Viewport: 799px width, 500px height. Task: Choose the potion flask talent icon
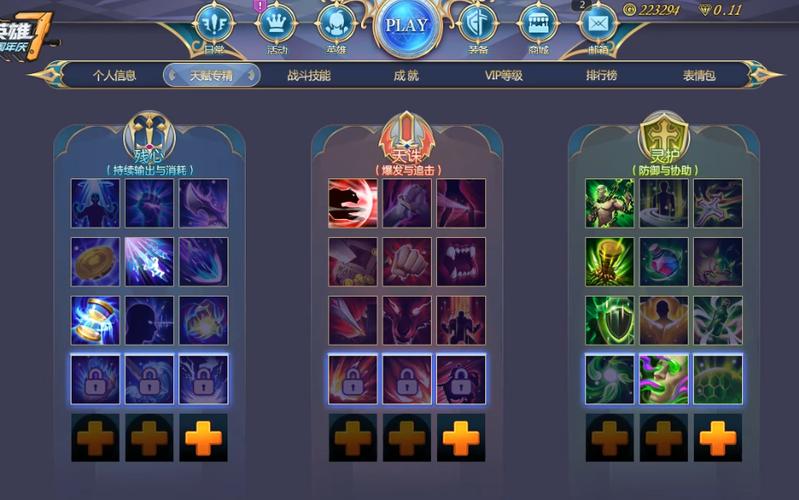(x=664, y=262)
